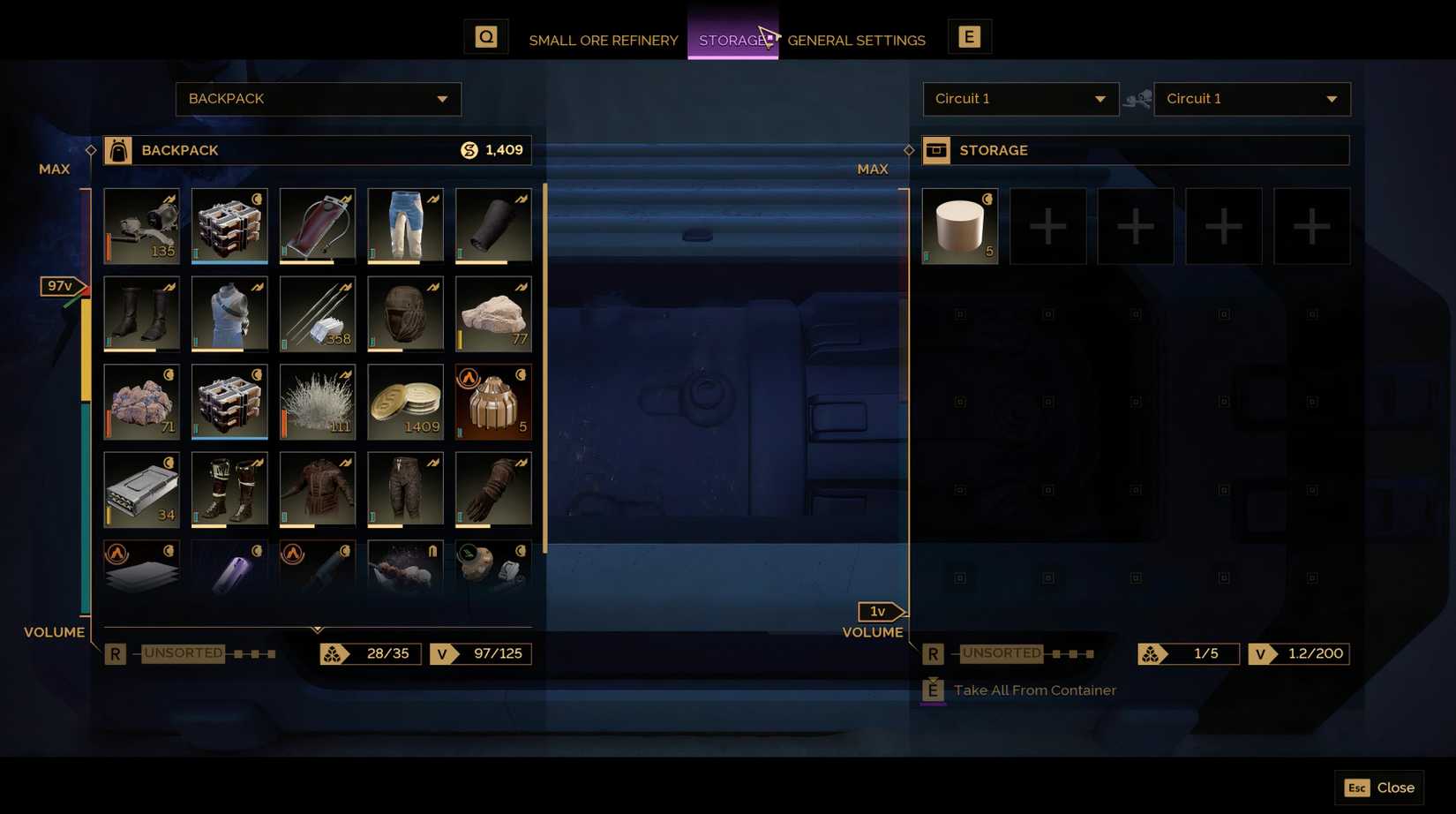Toggle the storage sort from UNSORTED
This screenshot has width=1456, height=814.
point(1002,653)
